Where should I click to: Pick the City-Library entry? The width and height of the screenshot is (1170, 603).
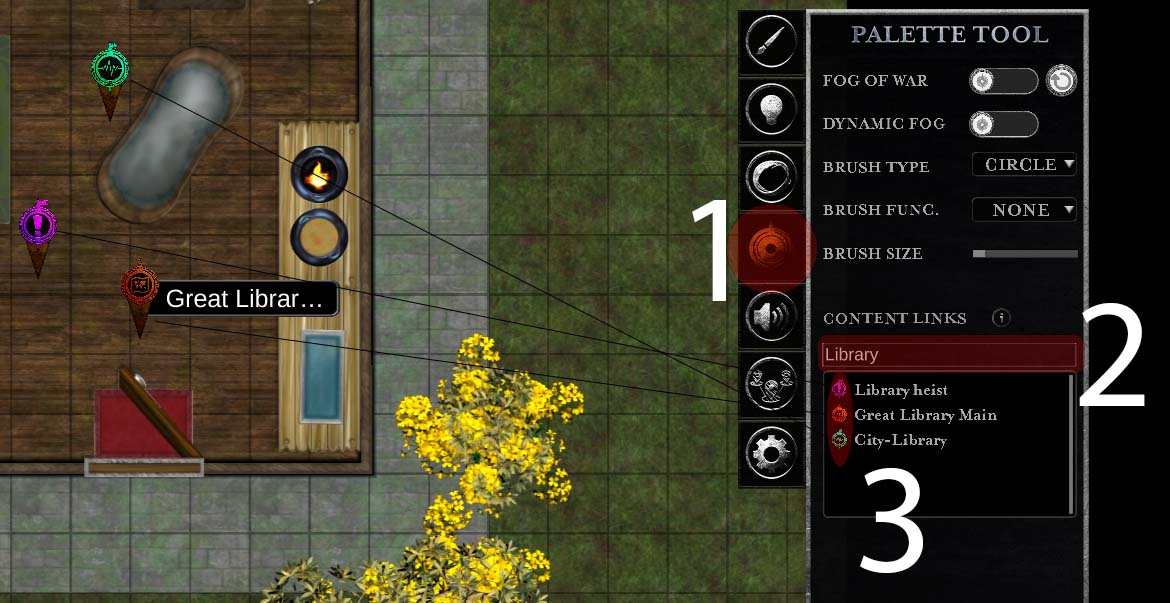(899, 440)
